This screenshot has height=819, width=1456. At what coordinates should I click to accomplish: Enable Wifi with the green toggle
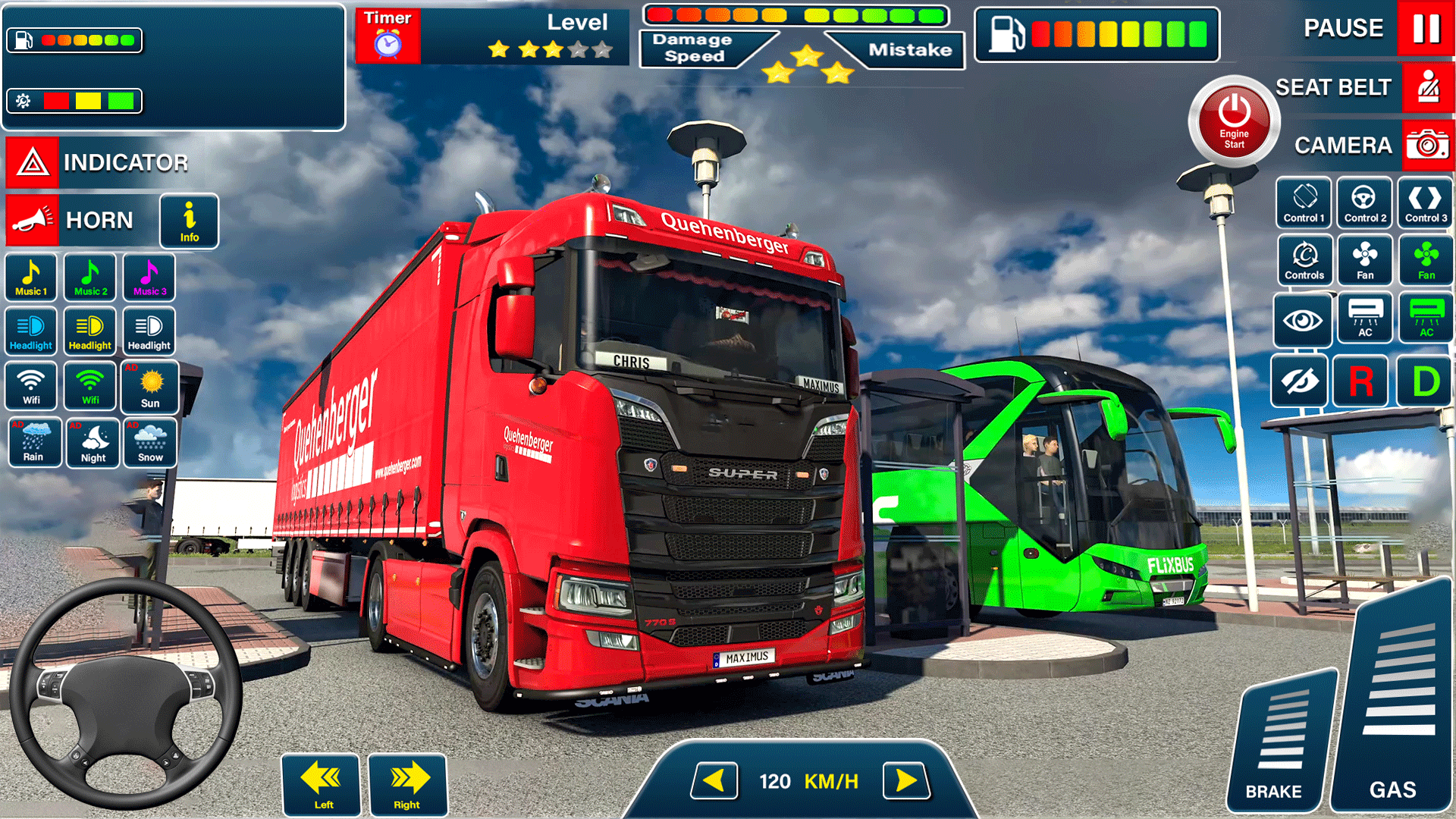pyautogui.click(x=89, y=386)
